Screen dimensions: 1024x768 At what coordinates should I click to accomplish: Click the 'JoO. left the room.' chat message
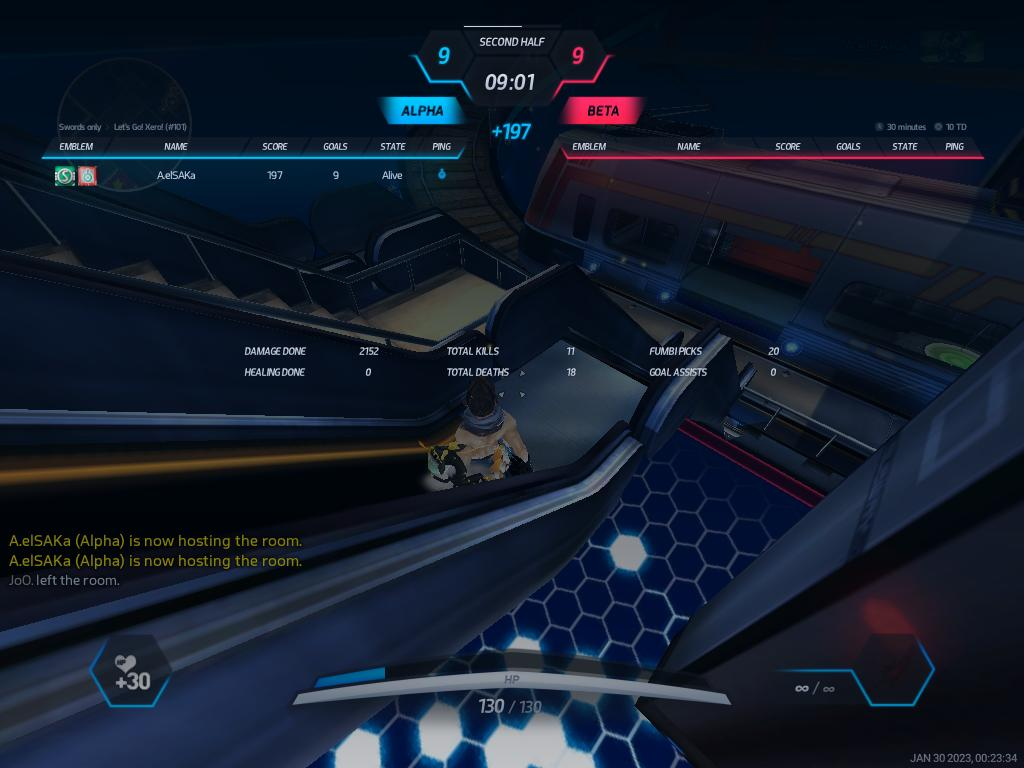pyautogui.click(x=64, y=580)
